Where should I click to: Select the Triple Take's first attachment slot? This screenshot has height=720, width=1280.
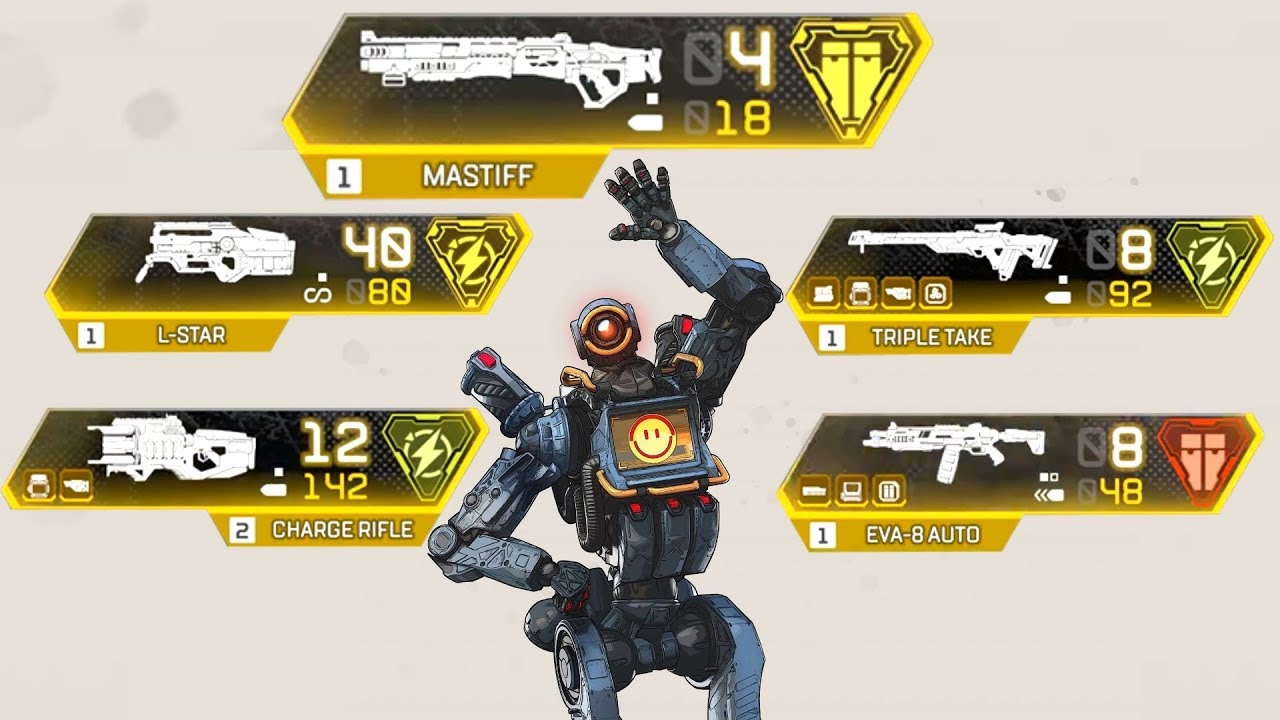click(825, 293)
